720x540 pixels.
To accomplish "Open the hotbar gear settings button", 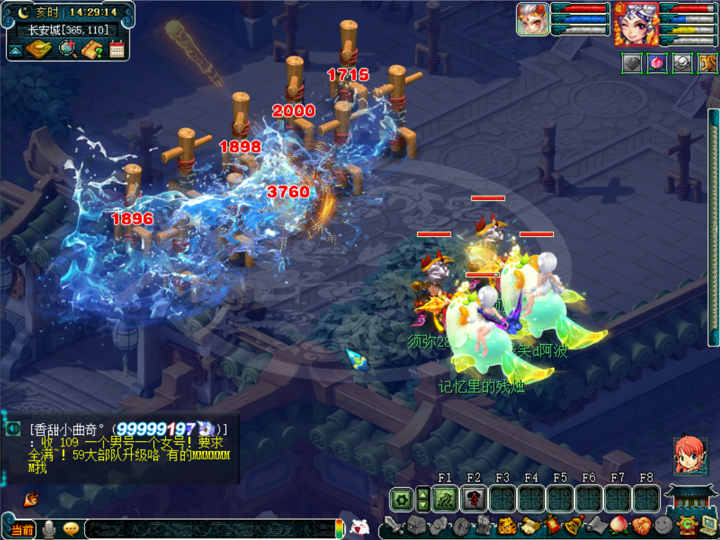I will coord(402,498).
